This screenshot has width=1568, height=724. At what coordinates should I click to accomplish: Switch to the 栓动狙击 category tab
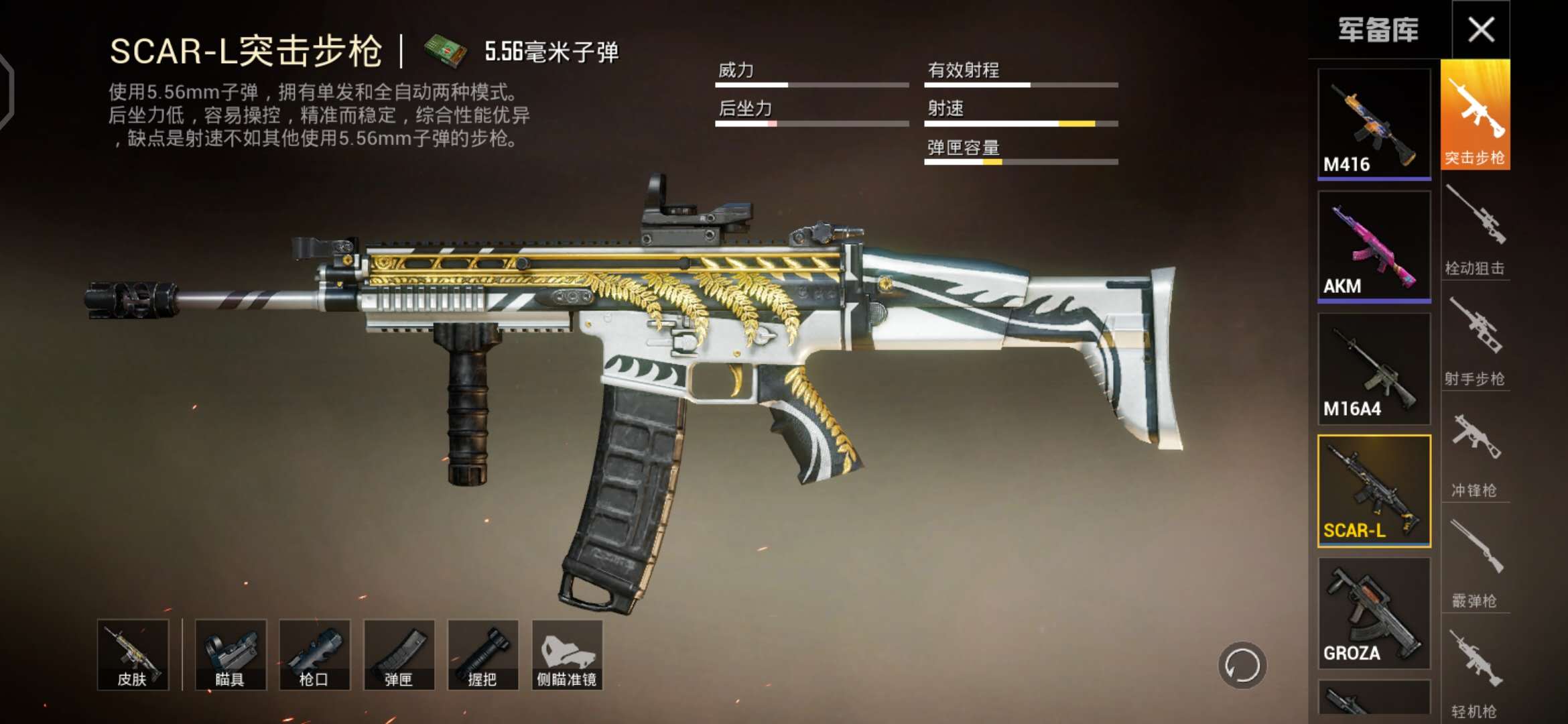1475,229
